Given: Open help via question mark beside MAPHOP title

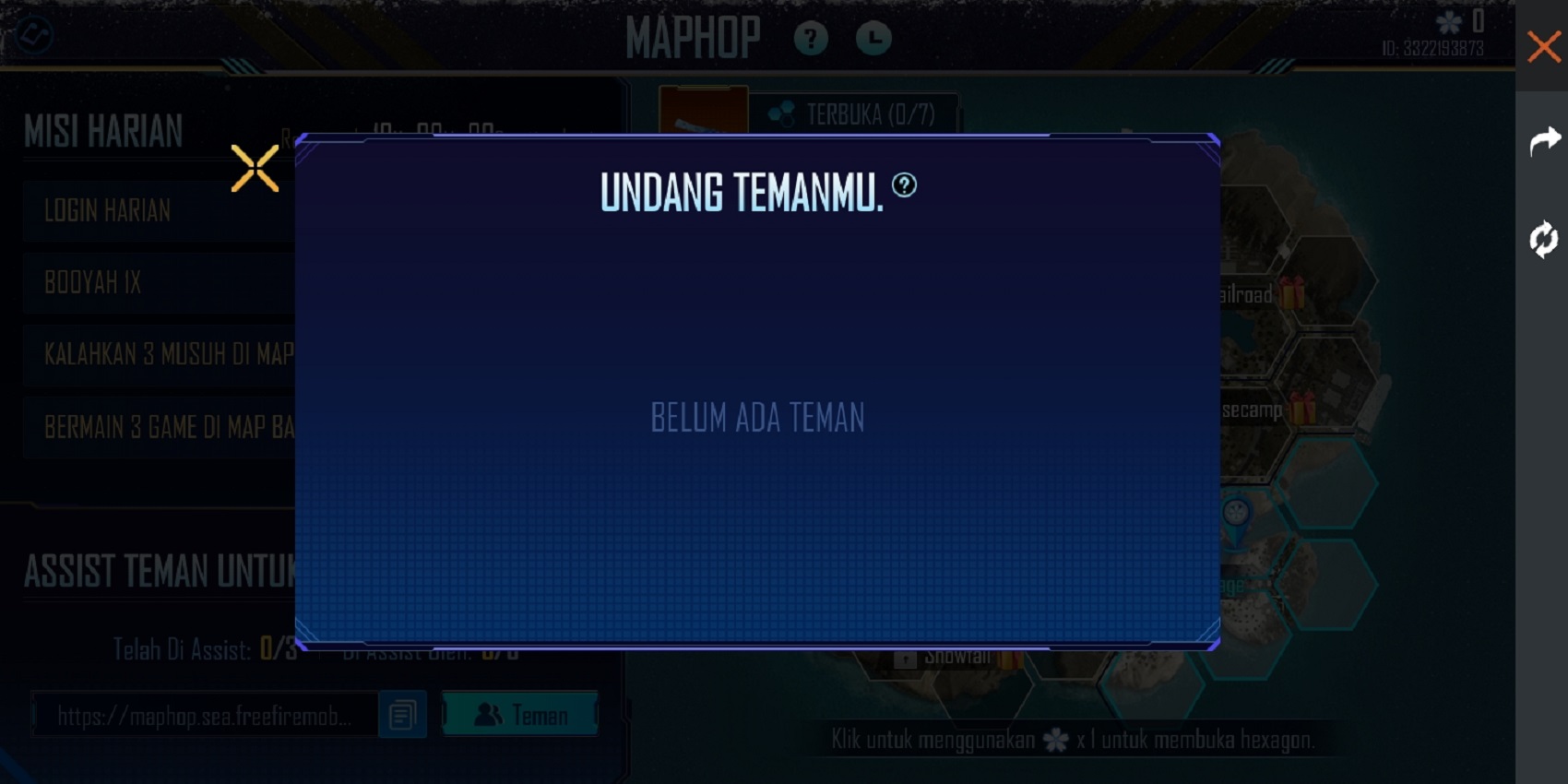Looking at the screenshot, I should point(811,39).
